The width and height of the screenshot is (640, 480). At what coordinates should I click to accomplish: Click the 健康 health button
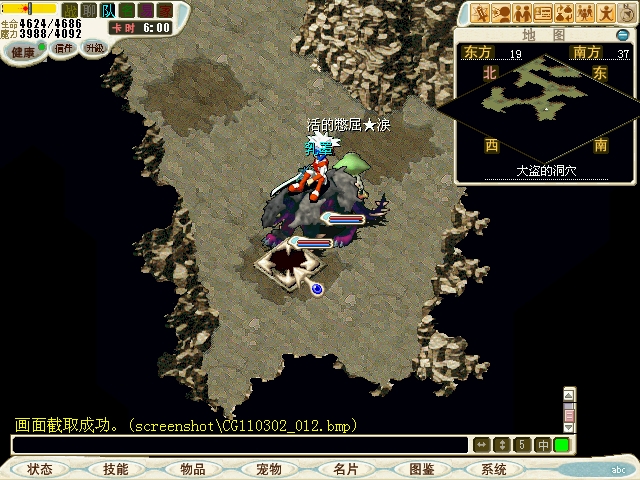pyautogui.click(x=23, y=50)
